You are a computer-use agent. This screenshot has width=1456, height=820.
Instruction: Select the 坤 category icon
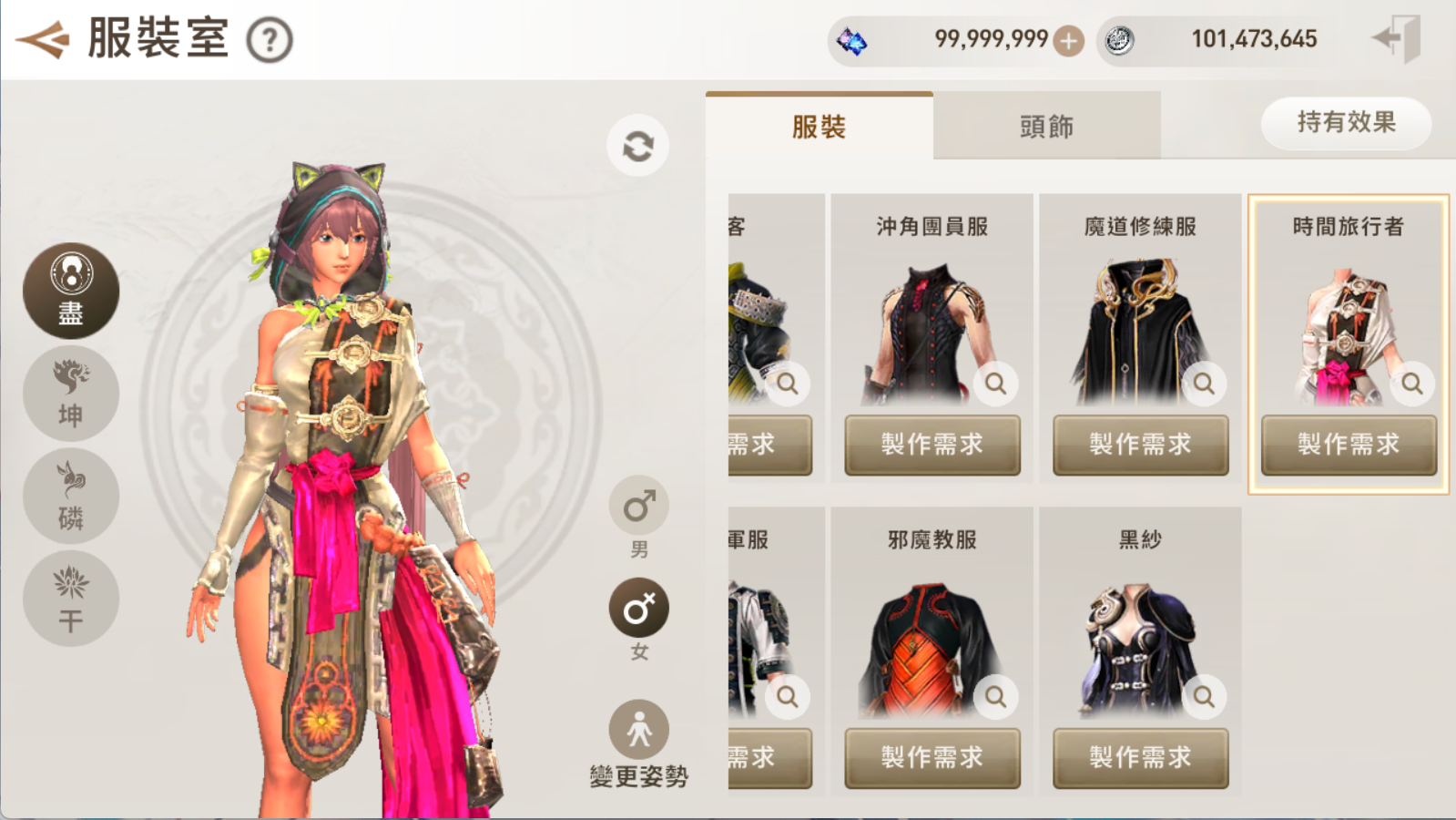[x=71, y=393]
